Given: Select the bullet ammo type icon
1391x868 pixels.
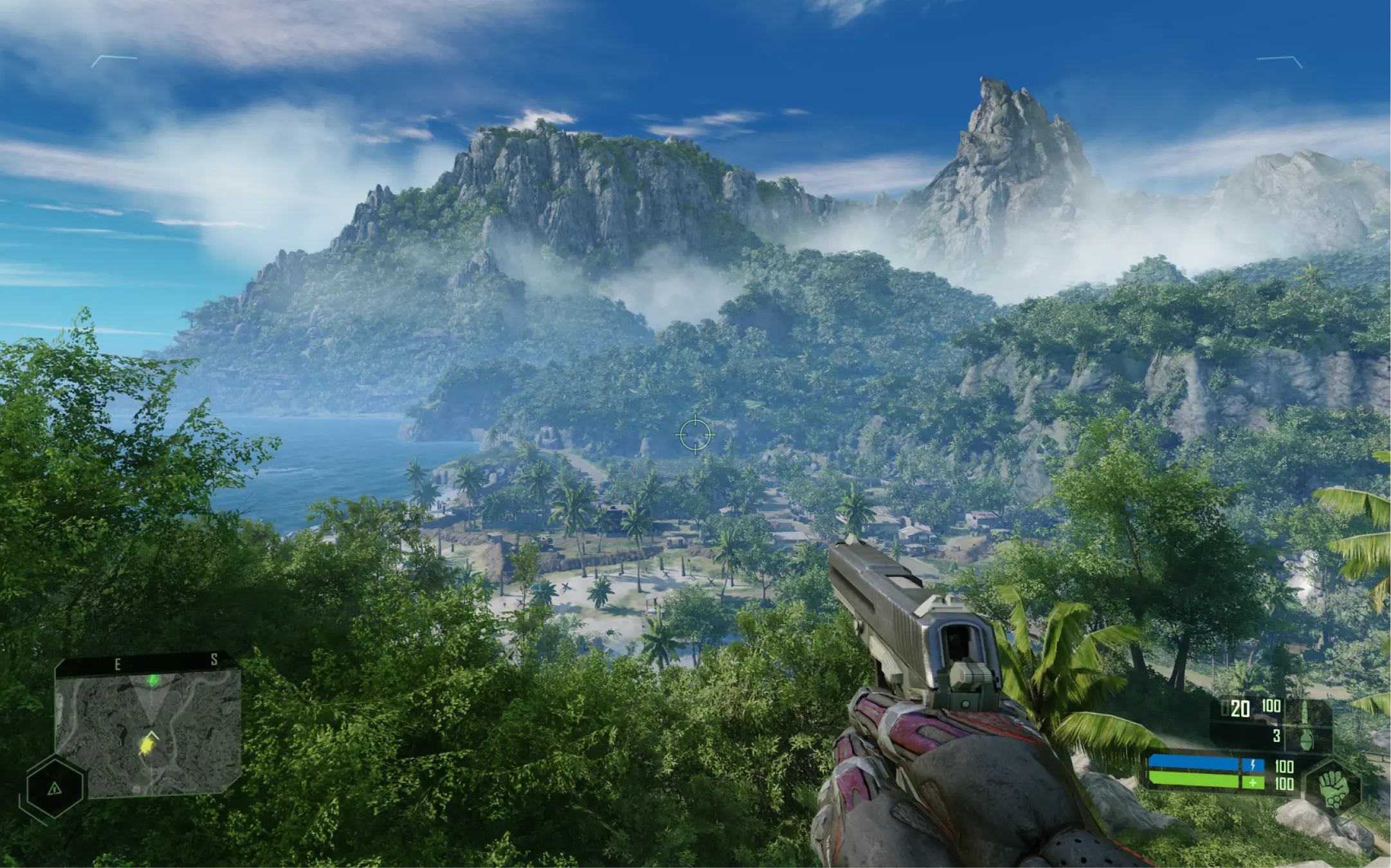Looking at the screenshot, I should (x=1305, y=711).
